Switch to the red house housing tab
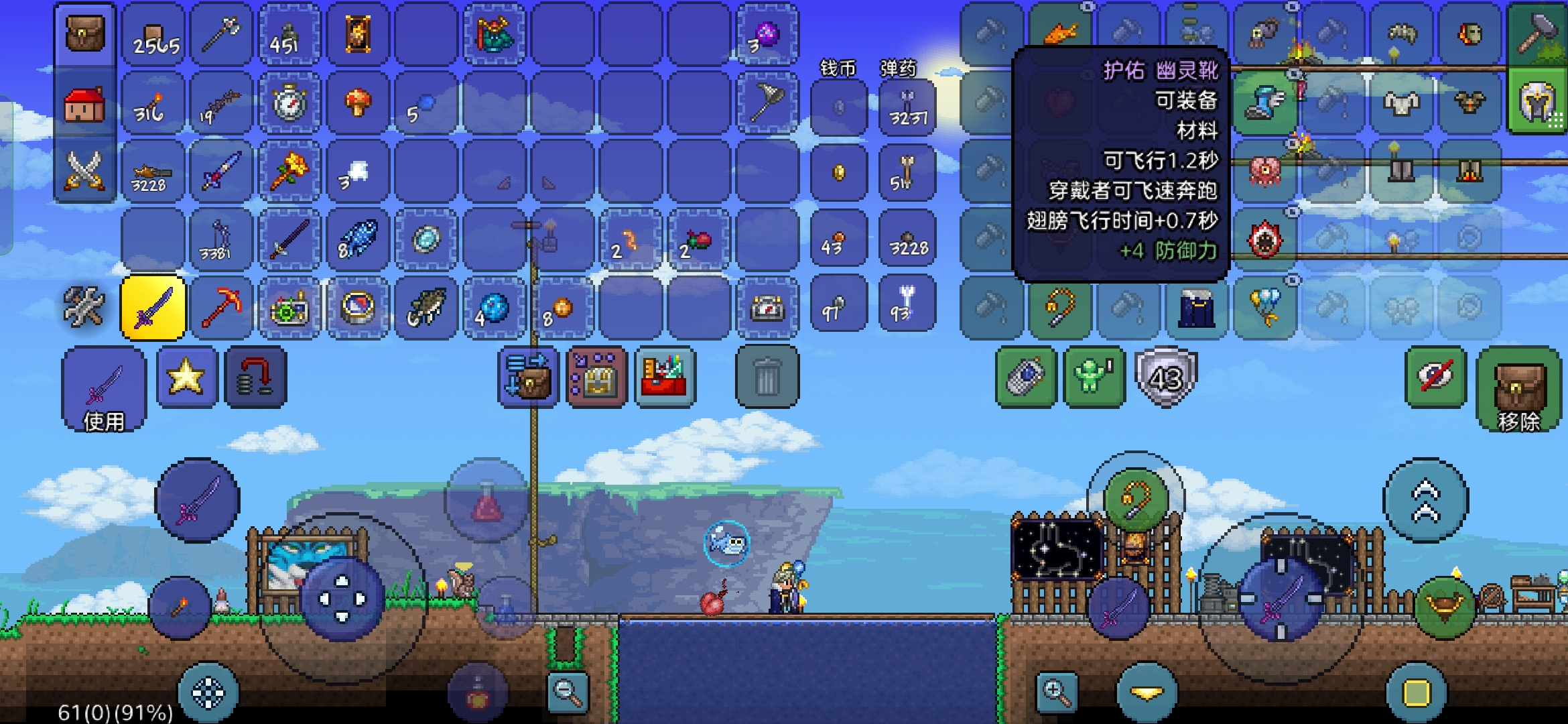1568x724 pixels. [85, 104]
